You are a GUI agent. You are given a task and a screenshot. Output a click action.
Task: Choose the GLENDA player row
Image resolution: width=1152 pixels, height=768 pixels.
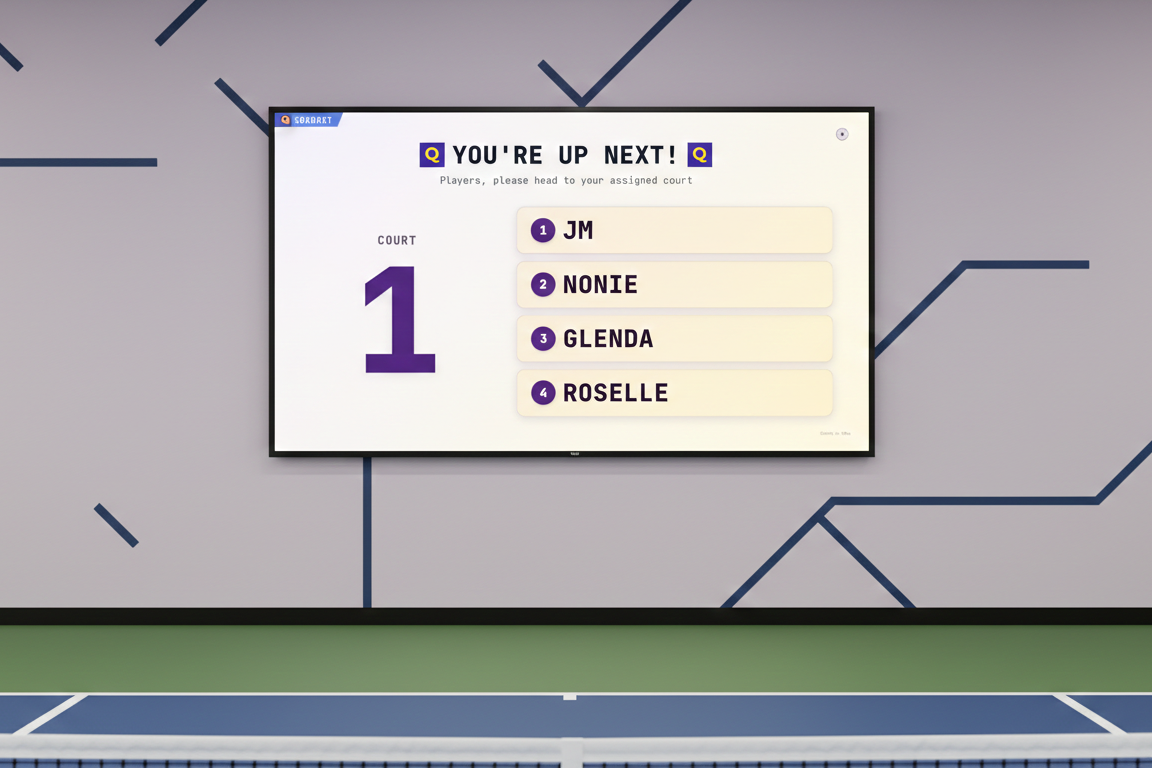coord(674,339)
